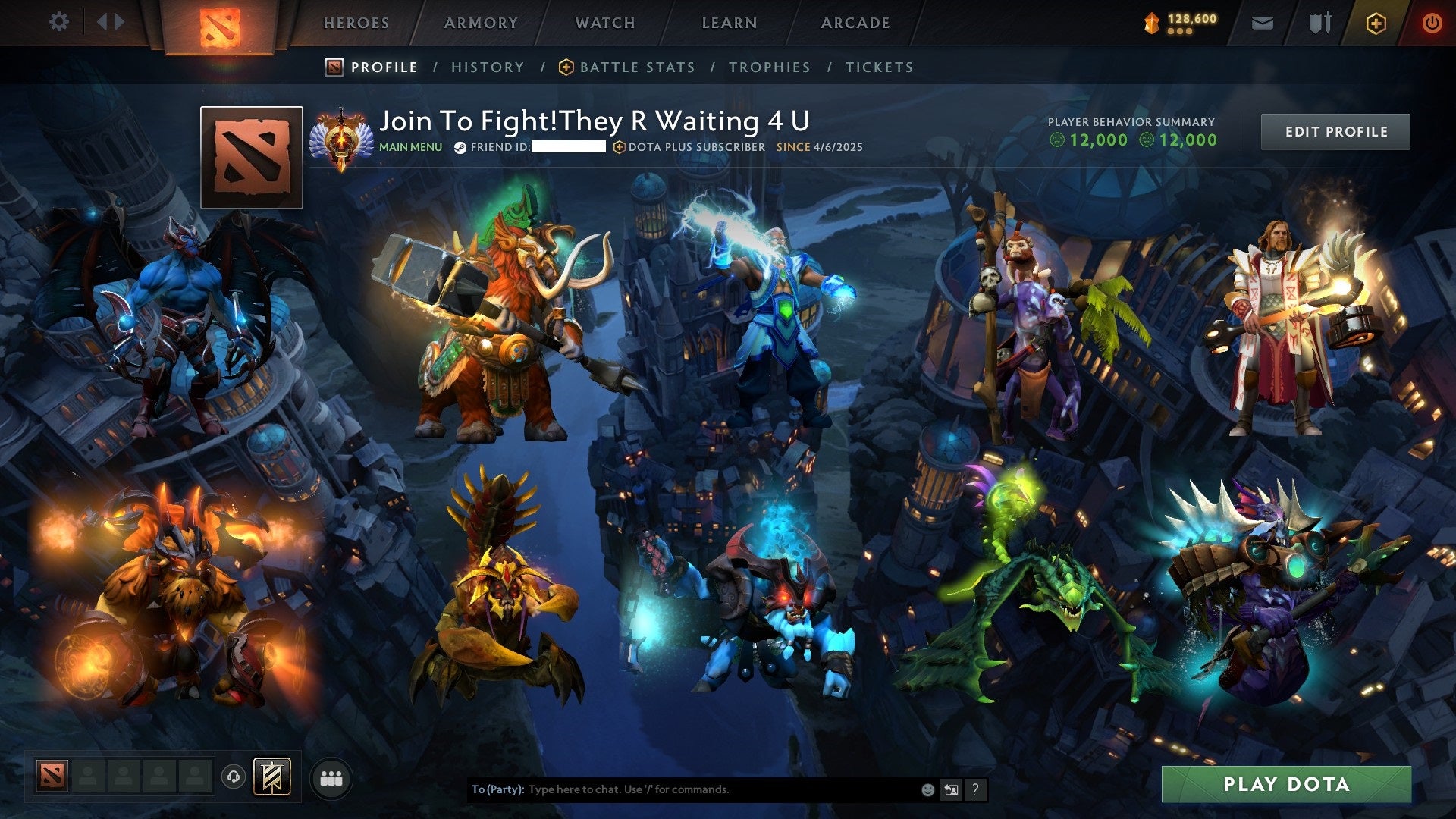Viewport: 1456px width, 819px height.
Task: Click the Dota 2 logo in top left
Action: 220,23
